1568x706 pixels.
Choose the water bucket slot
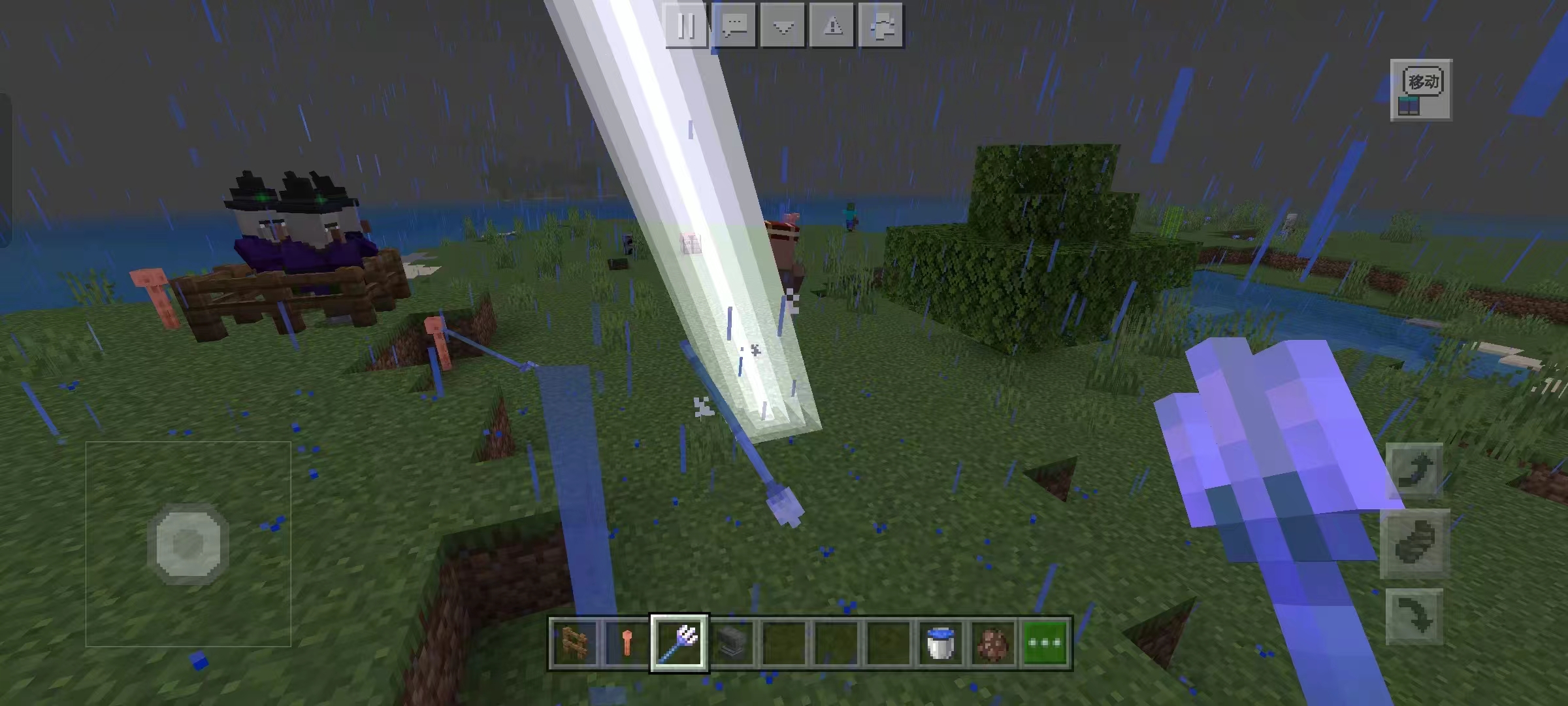coord(941,643)
